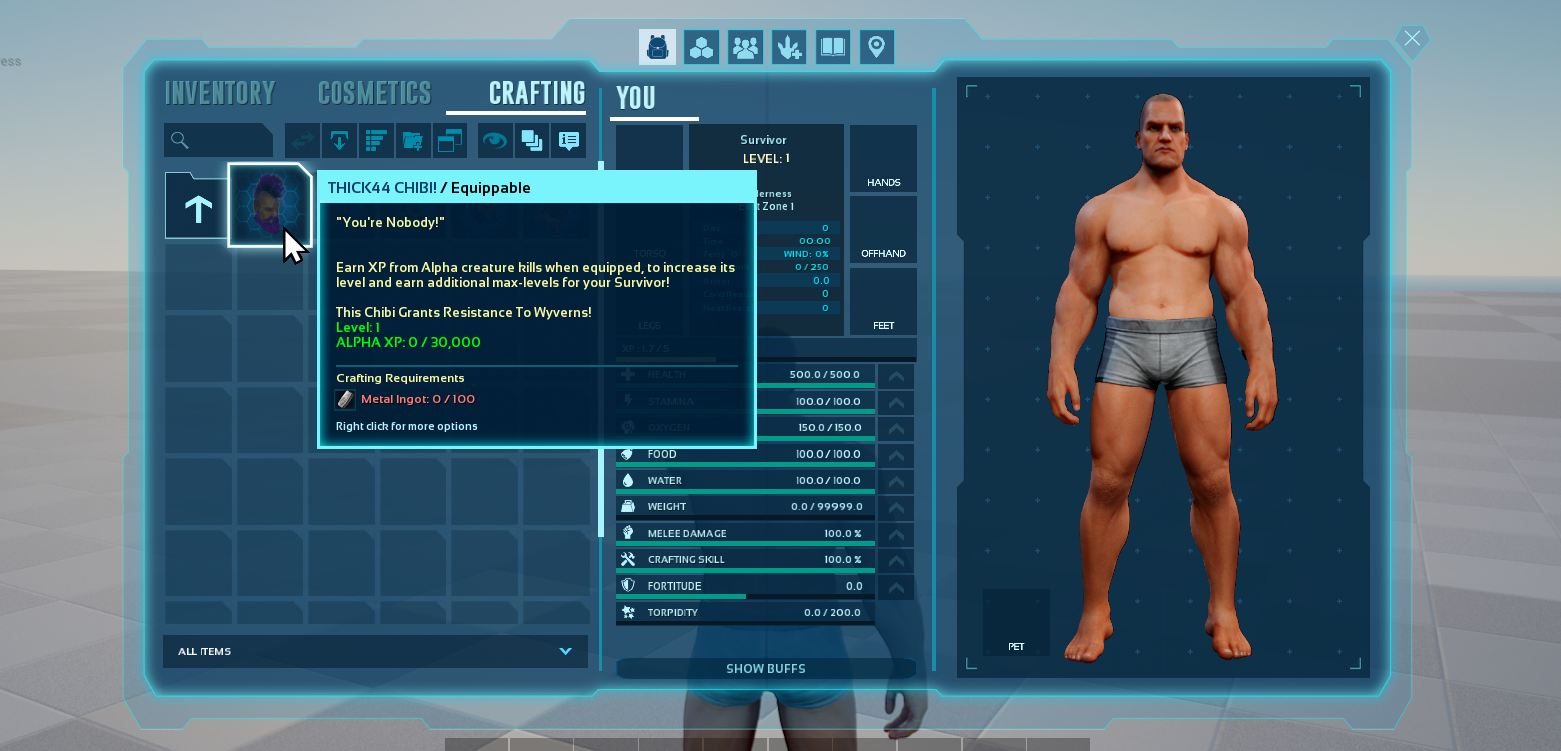Show the tribe members screen

[x=745, y=47]
